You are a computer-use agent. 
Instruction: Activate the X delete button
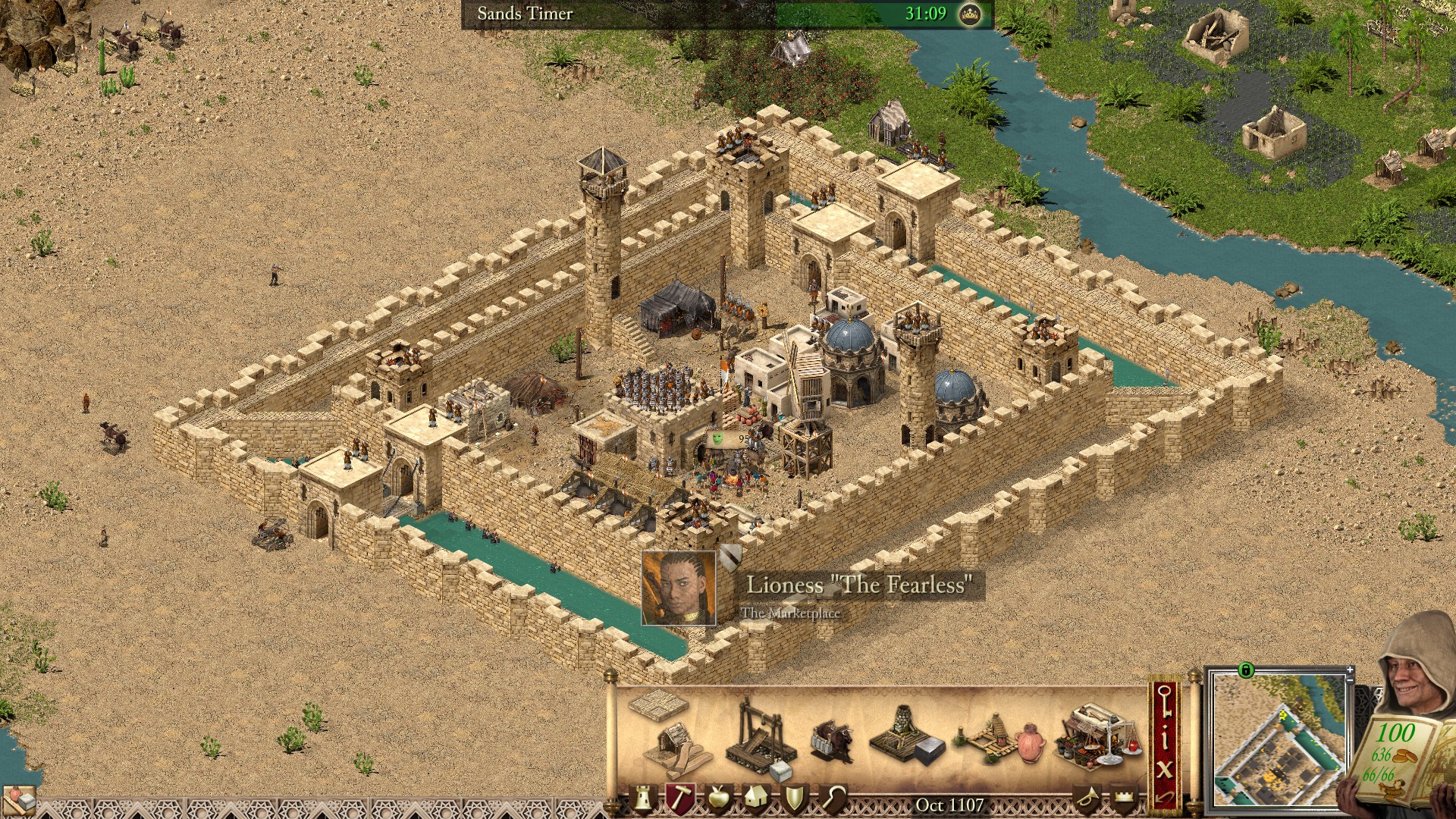pyautogui.click(x=1165, y=767)
